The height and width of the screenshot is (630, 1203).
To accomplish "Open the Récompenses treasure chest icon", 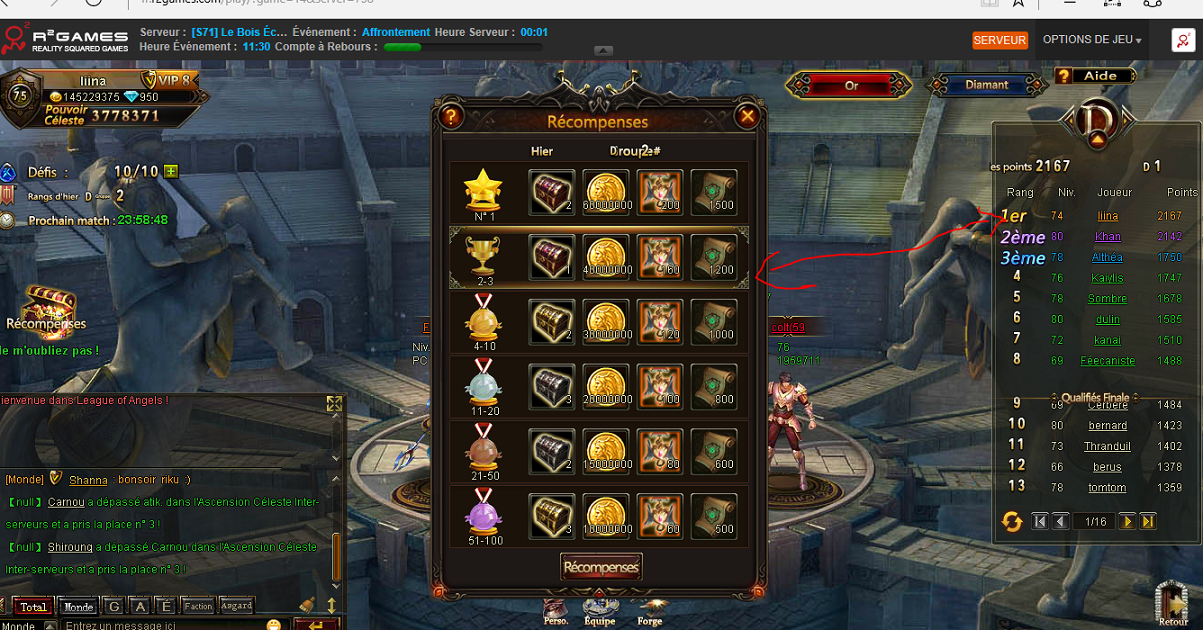I will point(47,303).
